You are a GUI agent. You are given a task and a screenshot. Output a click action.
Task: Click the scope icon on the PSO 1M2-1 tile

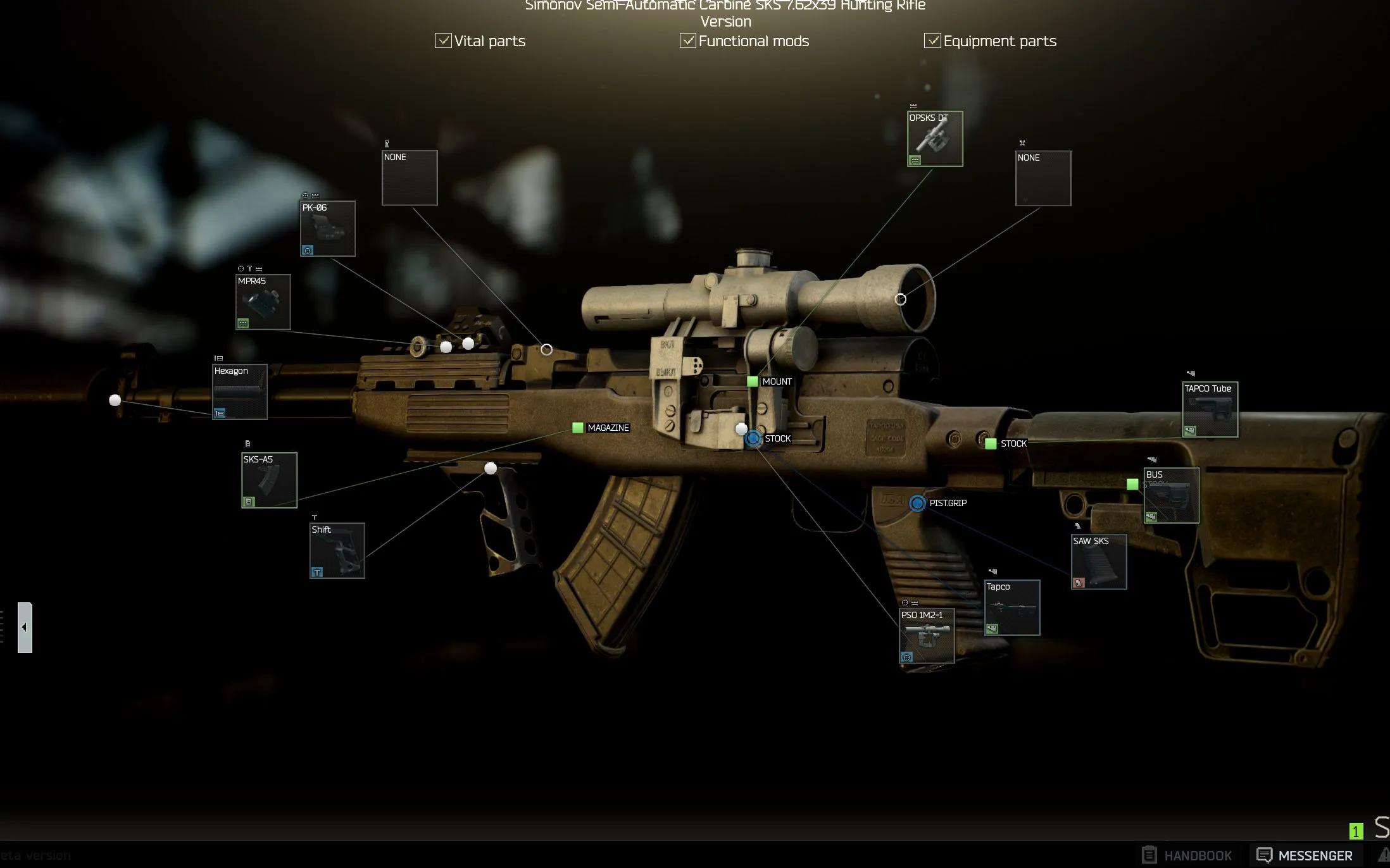(x=905, y=657)
